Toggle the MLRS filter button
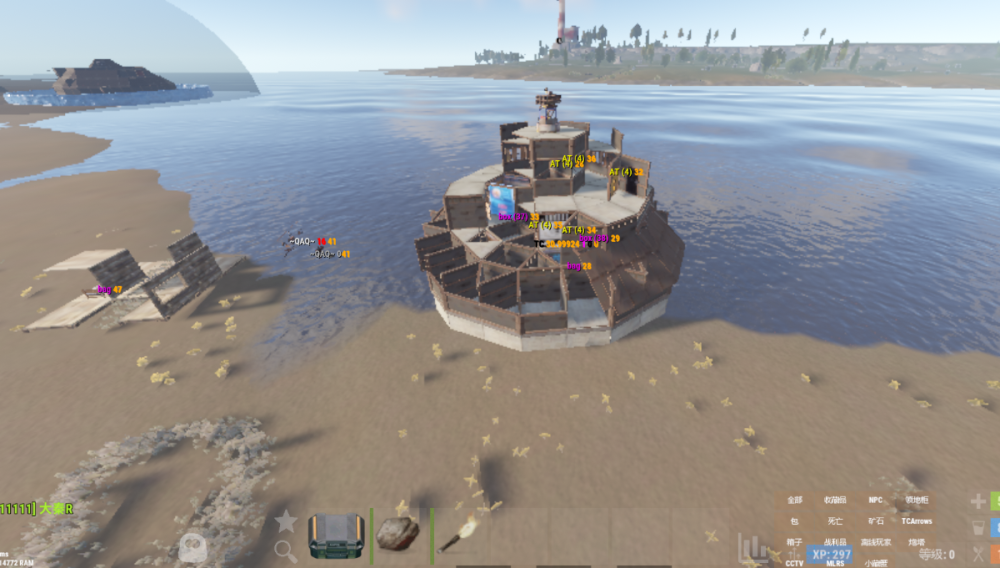Image resolution: width=1000 pixels, height=568 pixels. point(835,563)
